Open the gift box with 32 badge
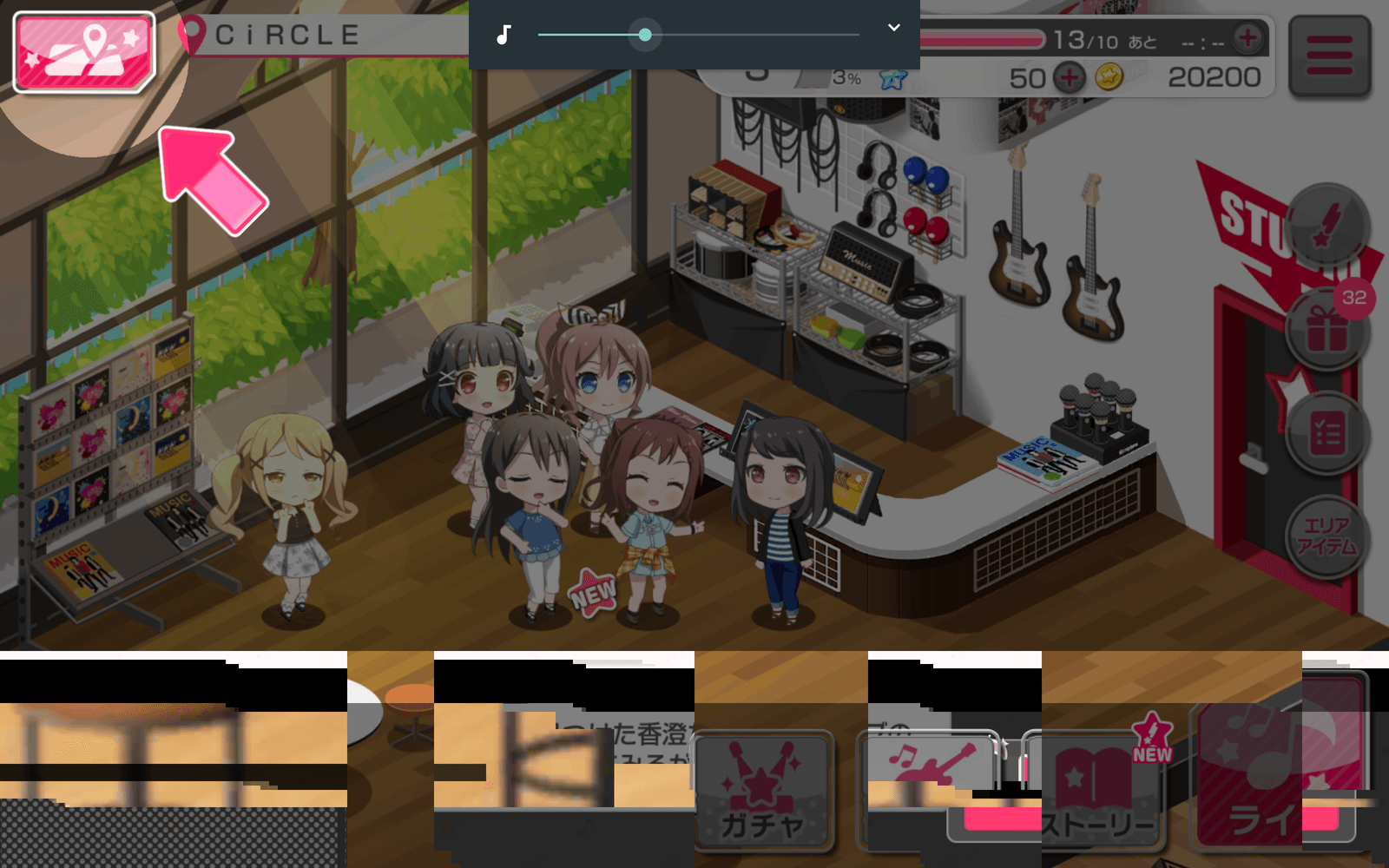The height and width of the screenshot is (868, 1389). point(1326,330)
